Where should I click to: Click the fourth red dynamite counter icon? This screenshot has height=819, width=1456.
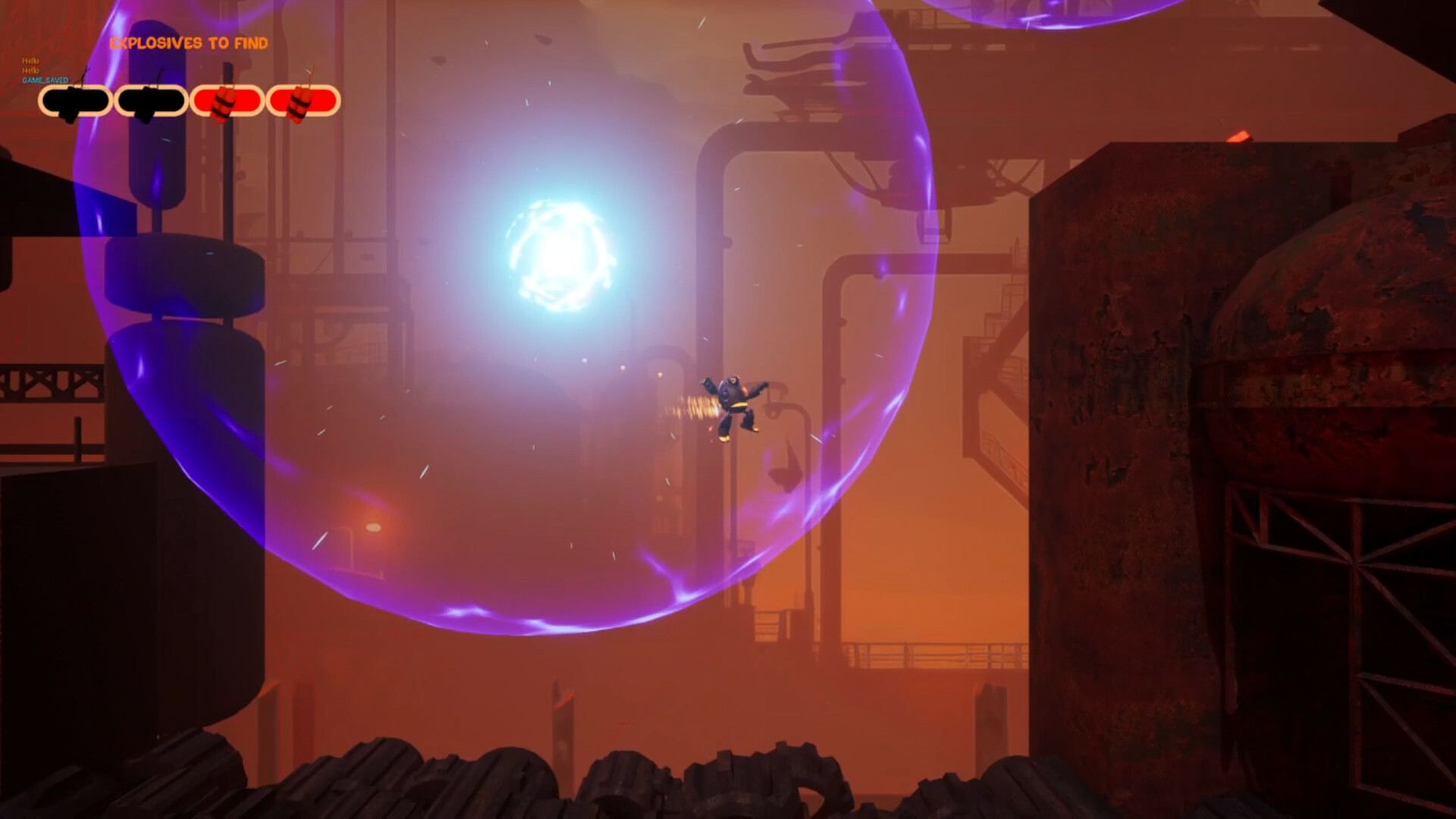pyautogui.click(x=302, y=101)
